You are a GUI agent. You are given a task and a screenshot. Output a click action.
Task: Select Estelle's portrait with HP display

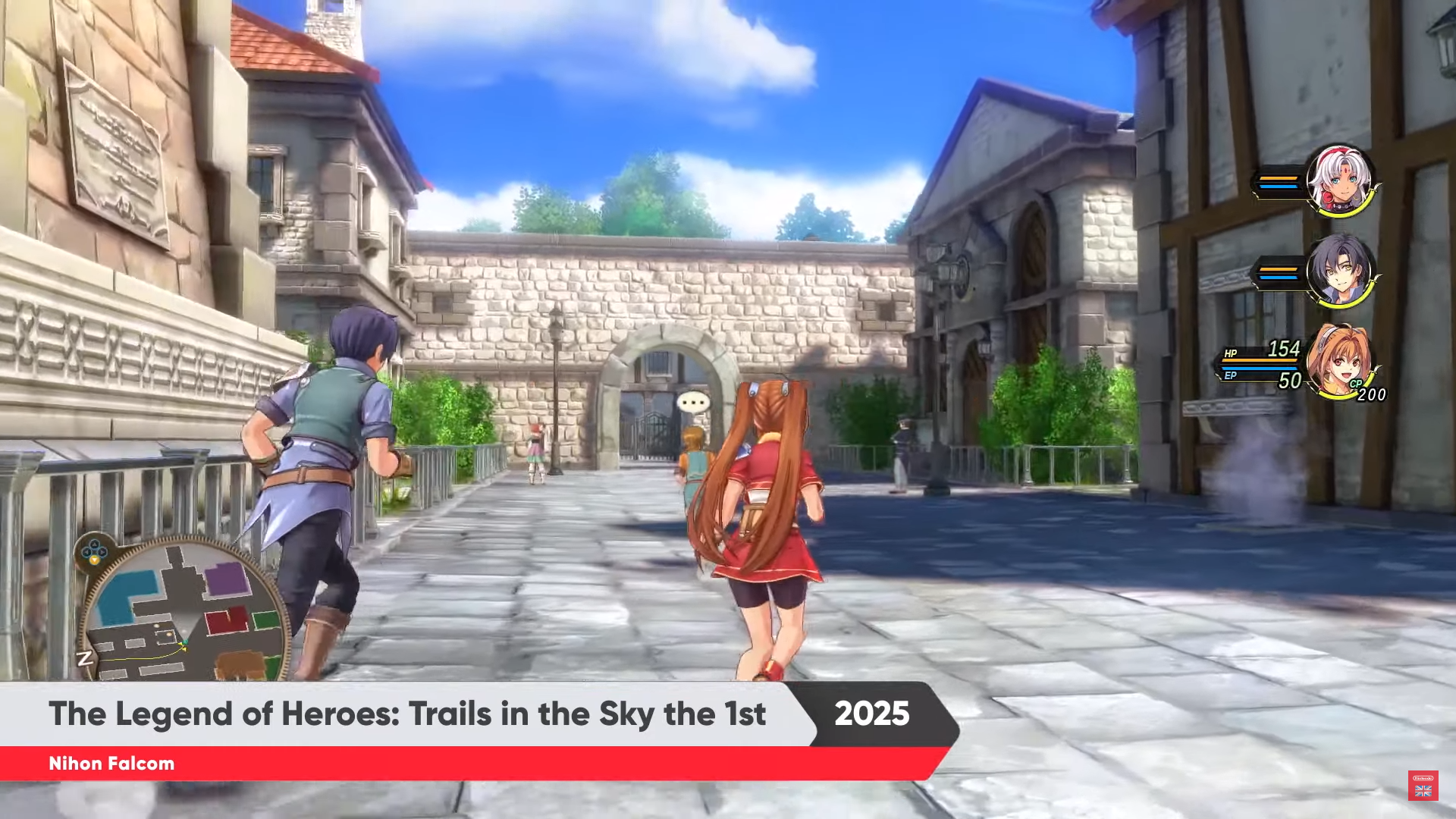pyautogui.click(x=1342, y=362)
